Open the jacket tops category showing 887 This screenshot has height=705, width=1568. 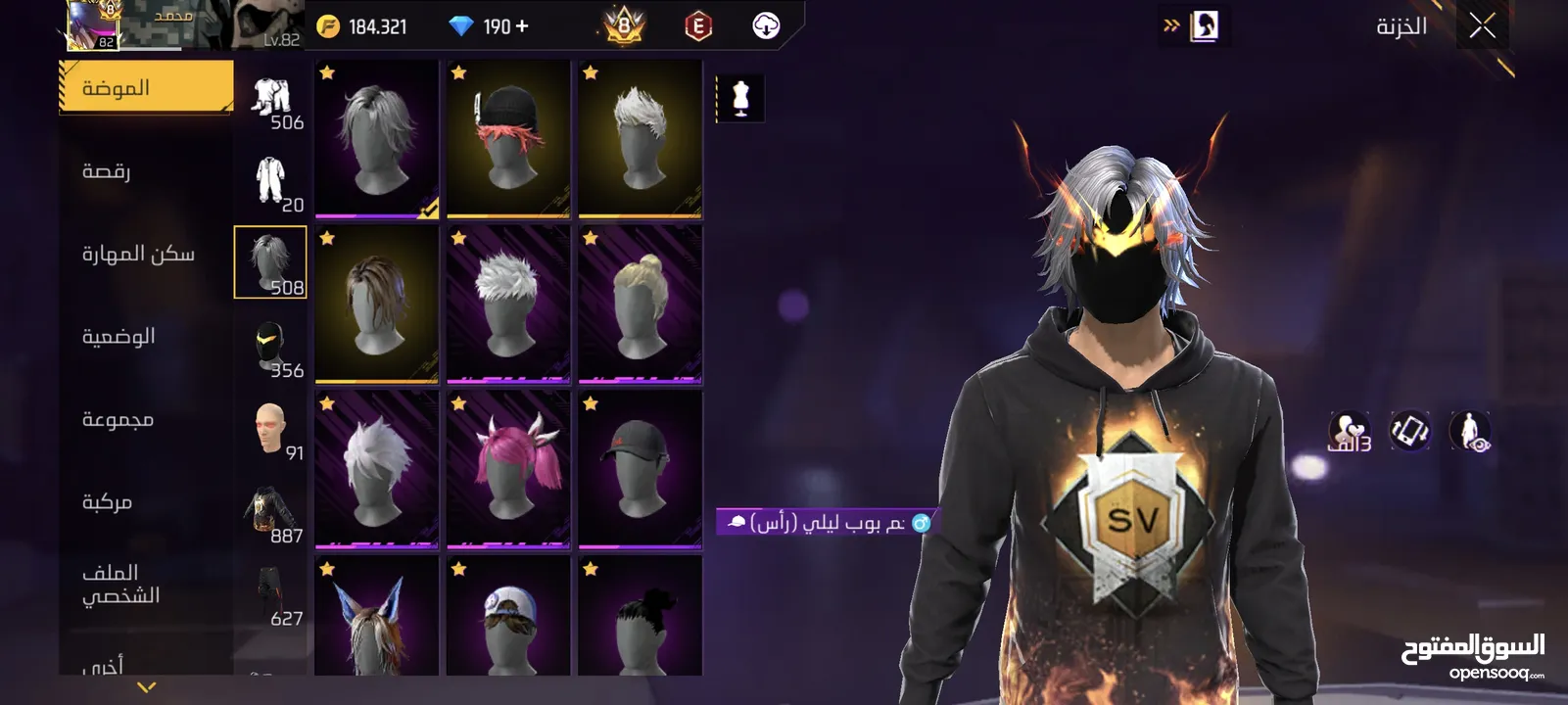point(270,512)
